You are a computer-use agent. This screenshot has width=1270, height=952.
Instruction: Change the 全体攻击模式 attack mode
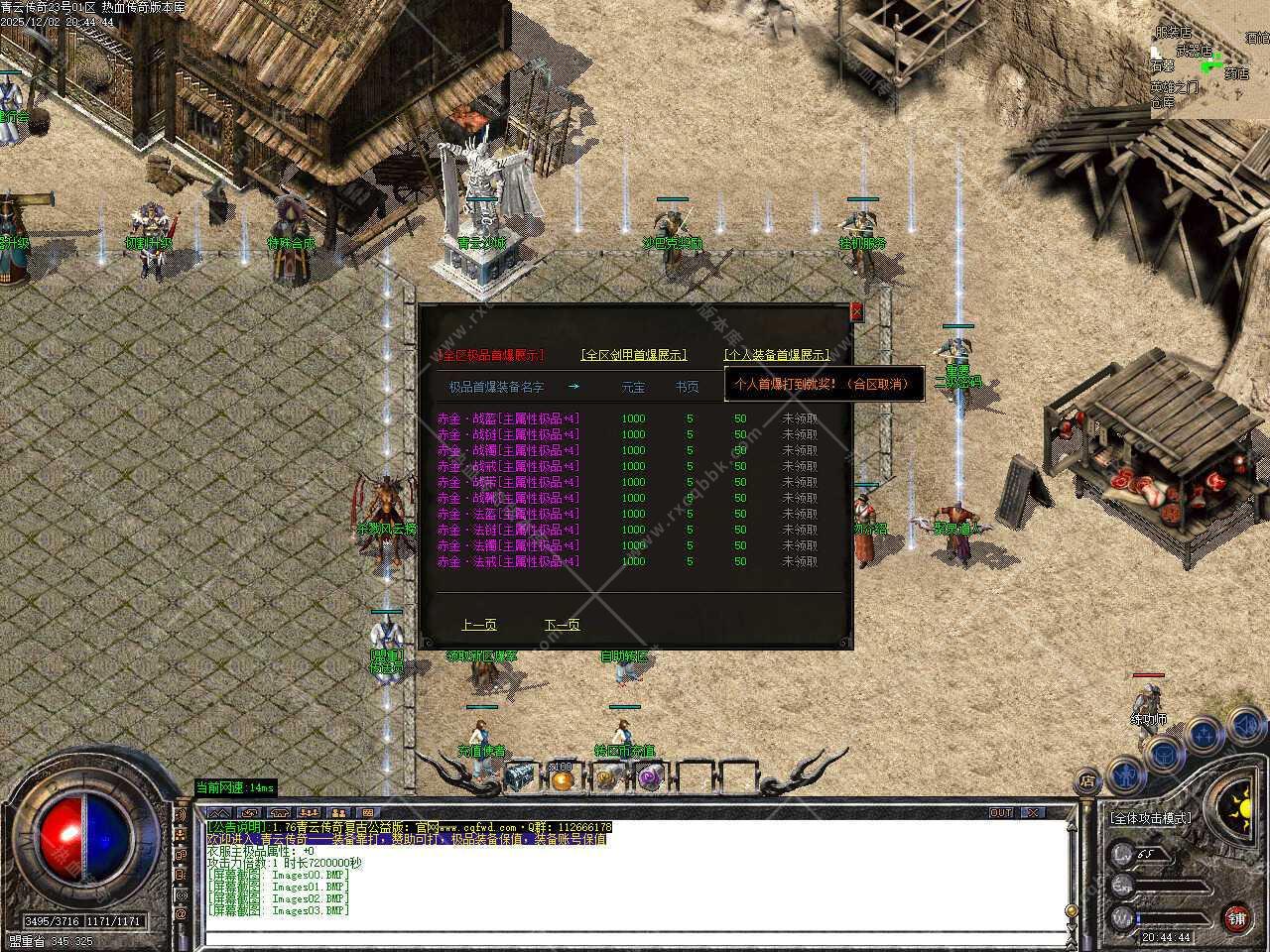click(1151, 818)
